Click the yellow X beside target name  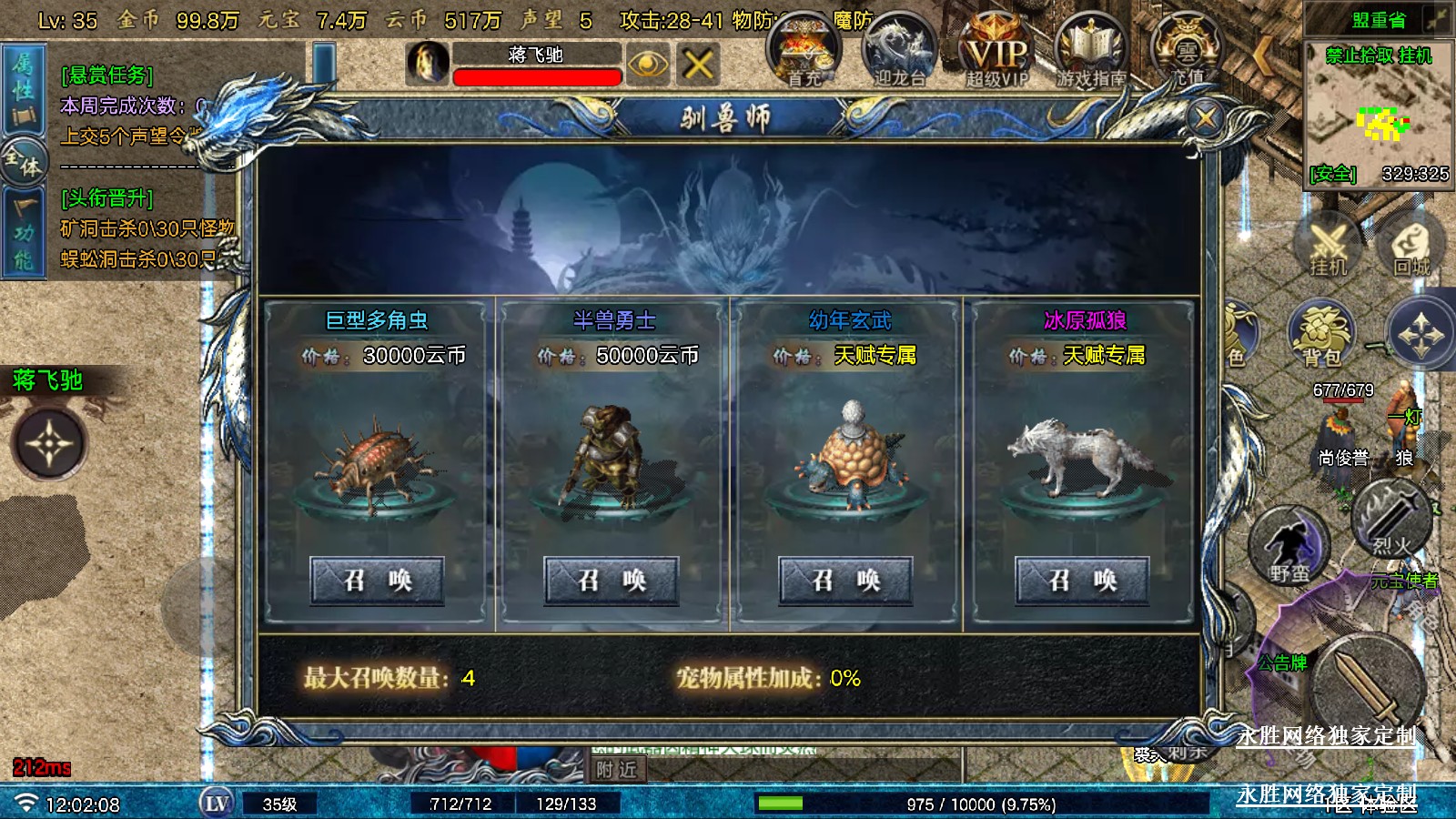tap(698, 65)
